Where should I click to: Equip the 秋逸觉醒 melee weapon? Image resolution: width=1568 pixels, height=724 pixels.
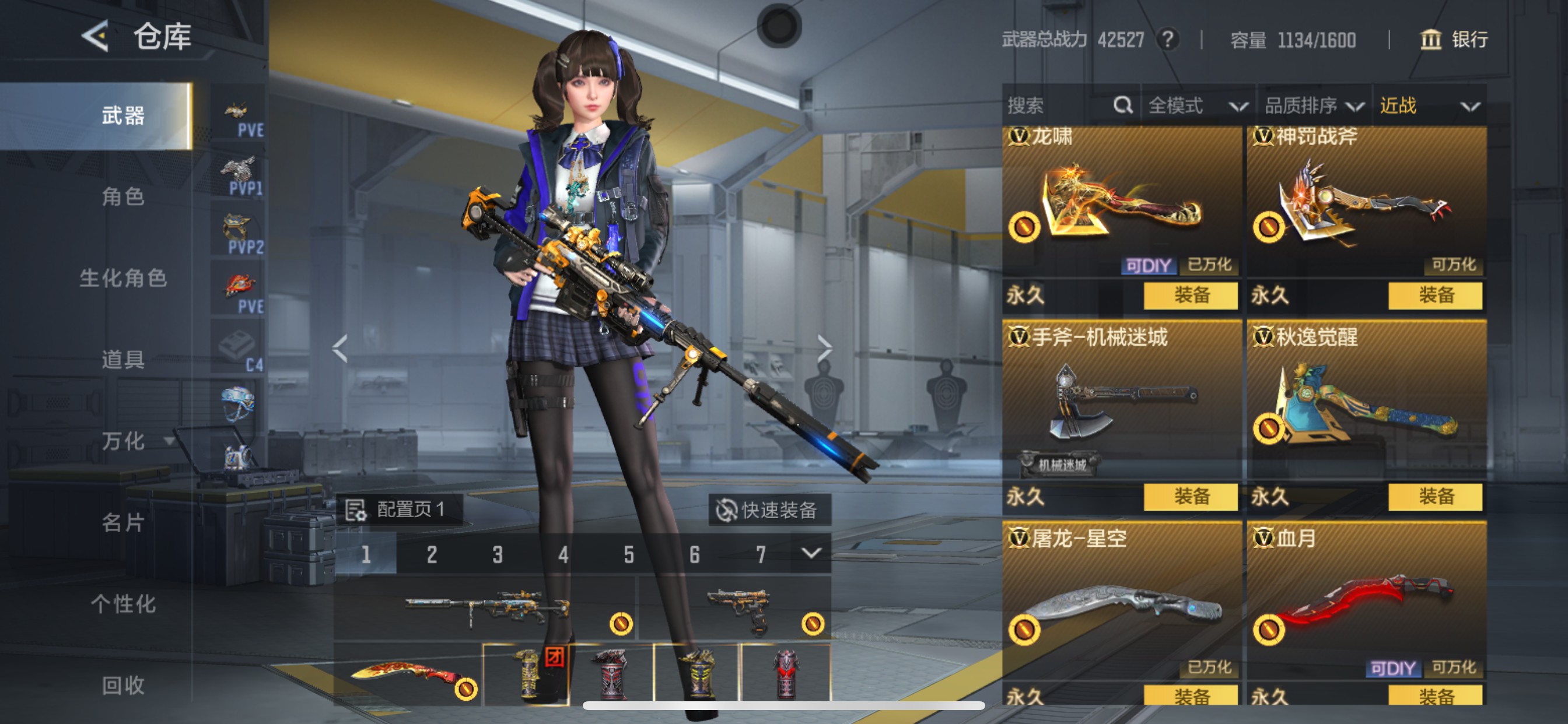click(x=1434, y=497)
